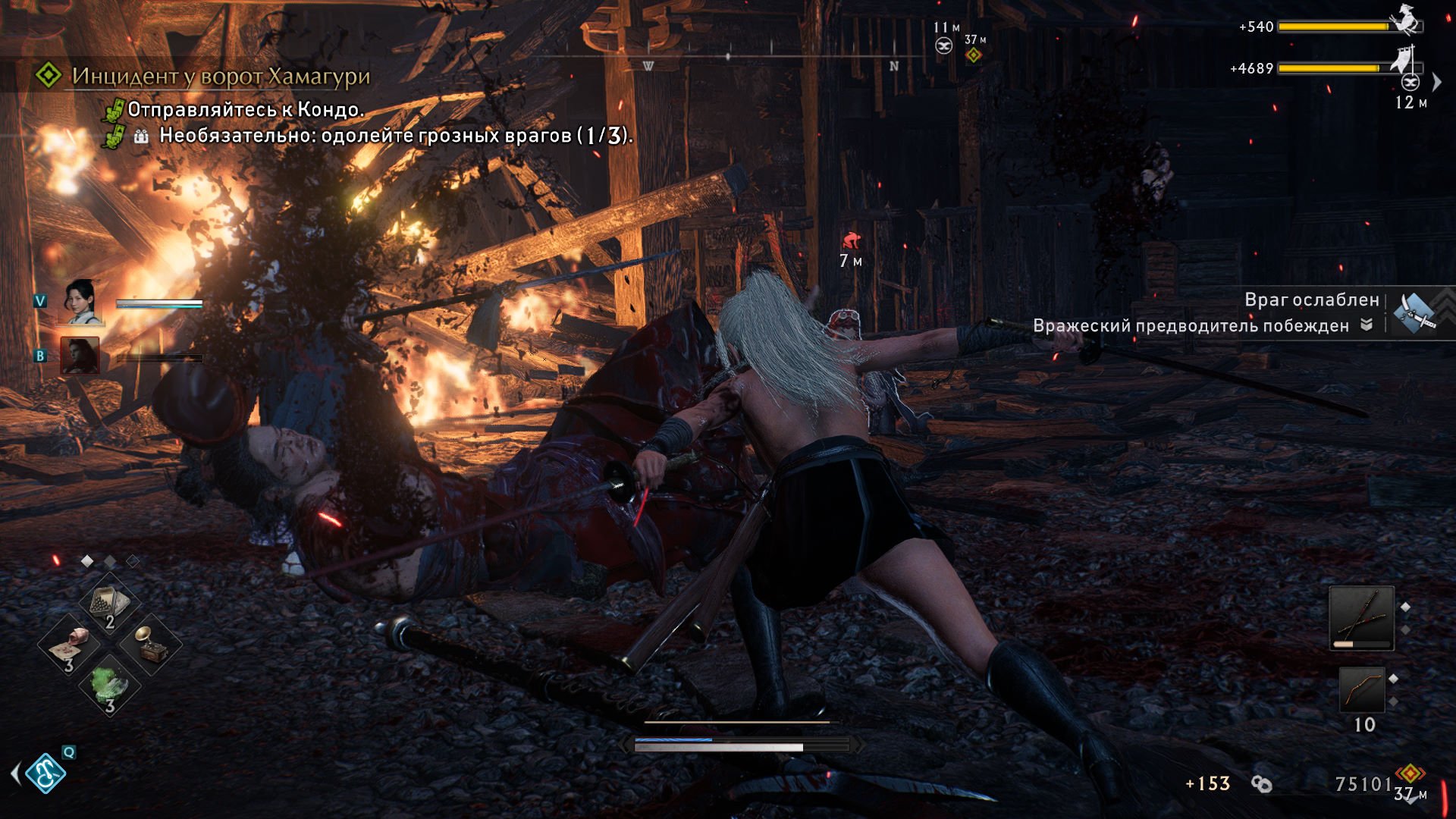Screen dimensions: 1456x819
Task: Switch to the female ally portrait
Action: tap(80, 302)
